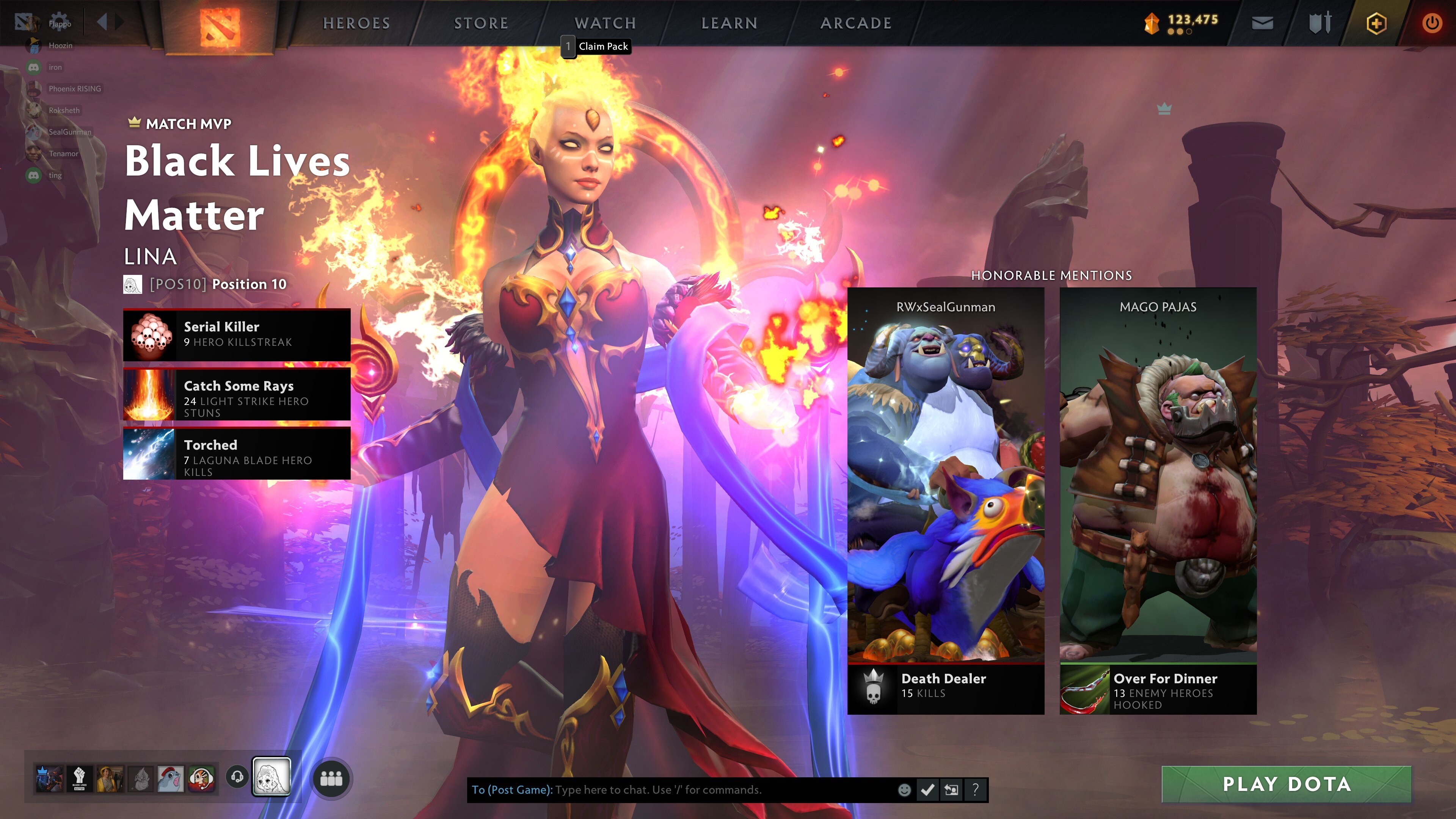Go to the Store section
The height and width of the screenshot is (819, 1456).
[x=481, y=23]
